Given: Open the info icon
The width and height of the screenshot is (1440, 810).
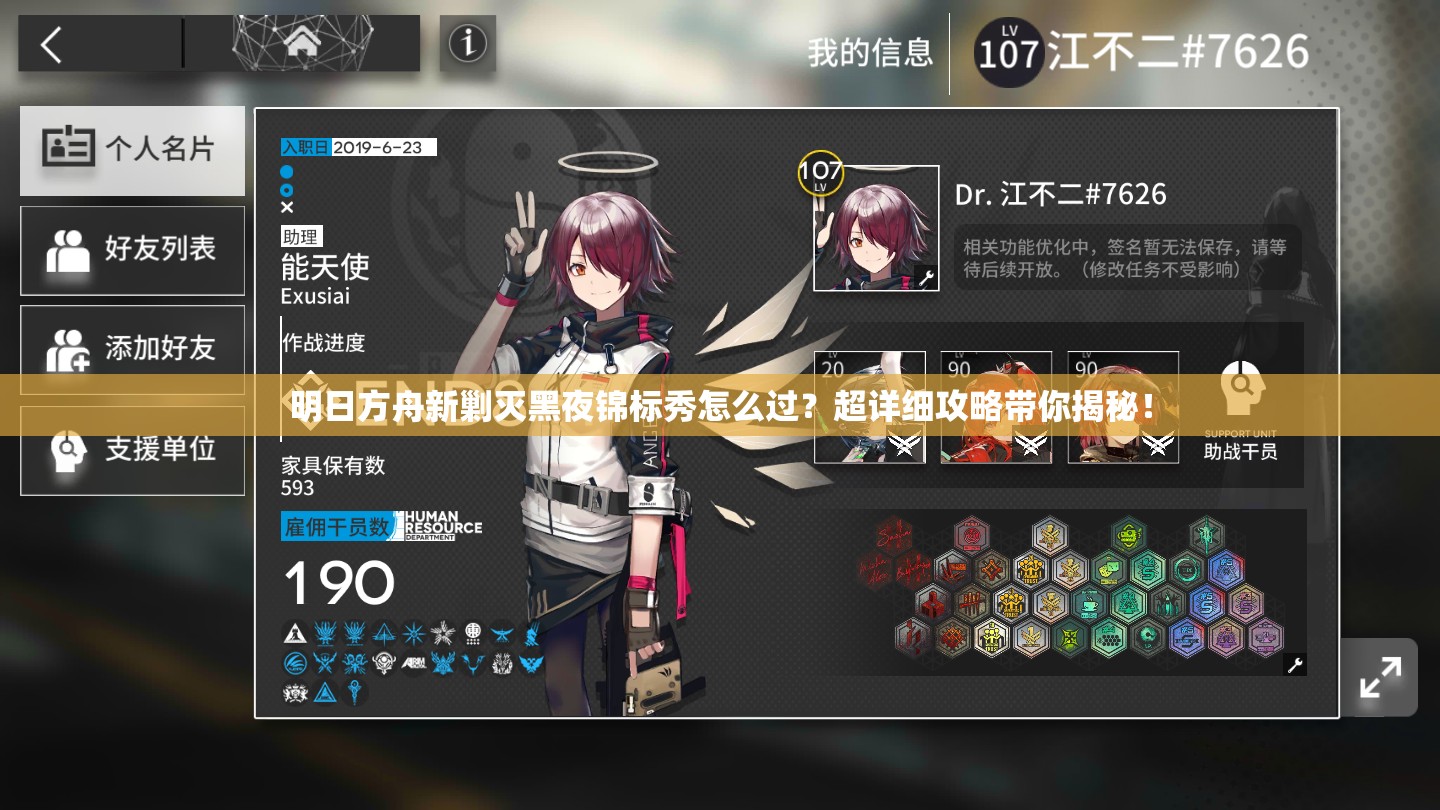Looking at the screenshot, I should tap(467, 43).
